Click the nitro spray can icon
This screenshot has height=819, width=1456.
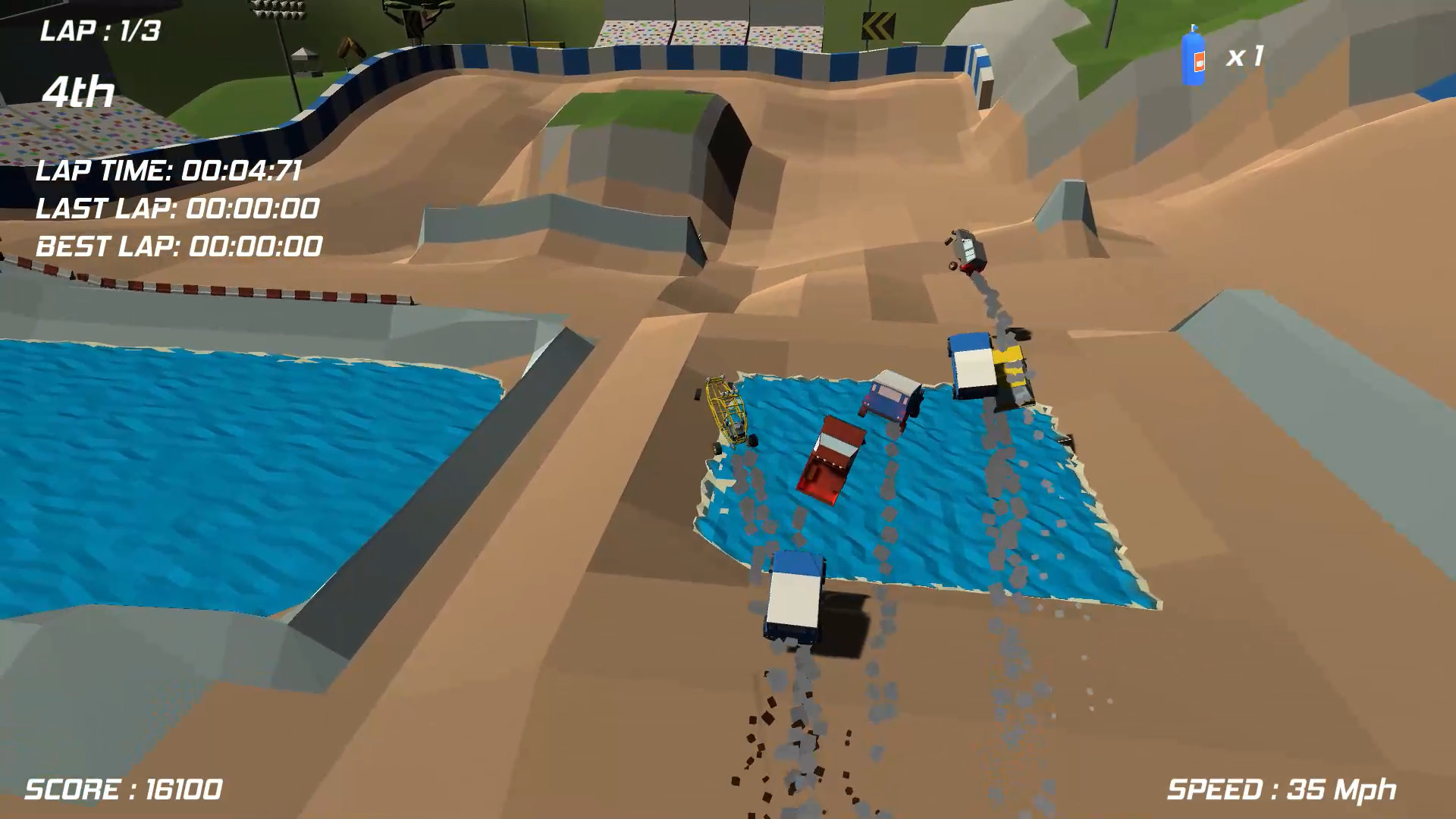tap(1194, 57)
